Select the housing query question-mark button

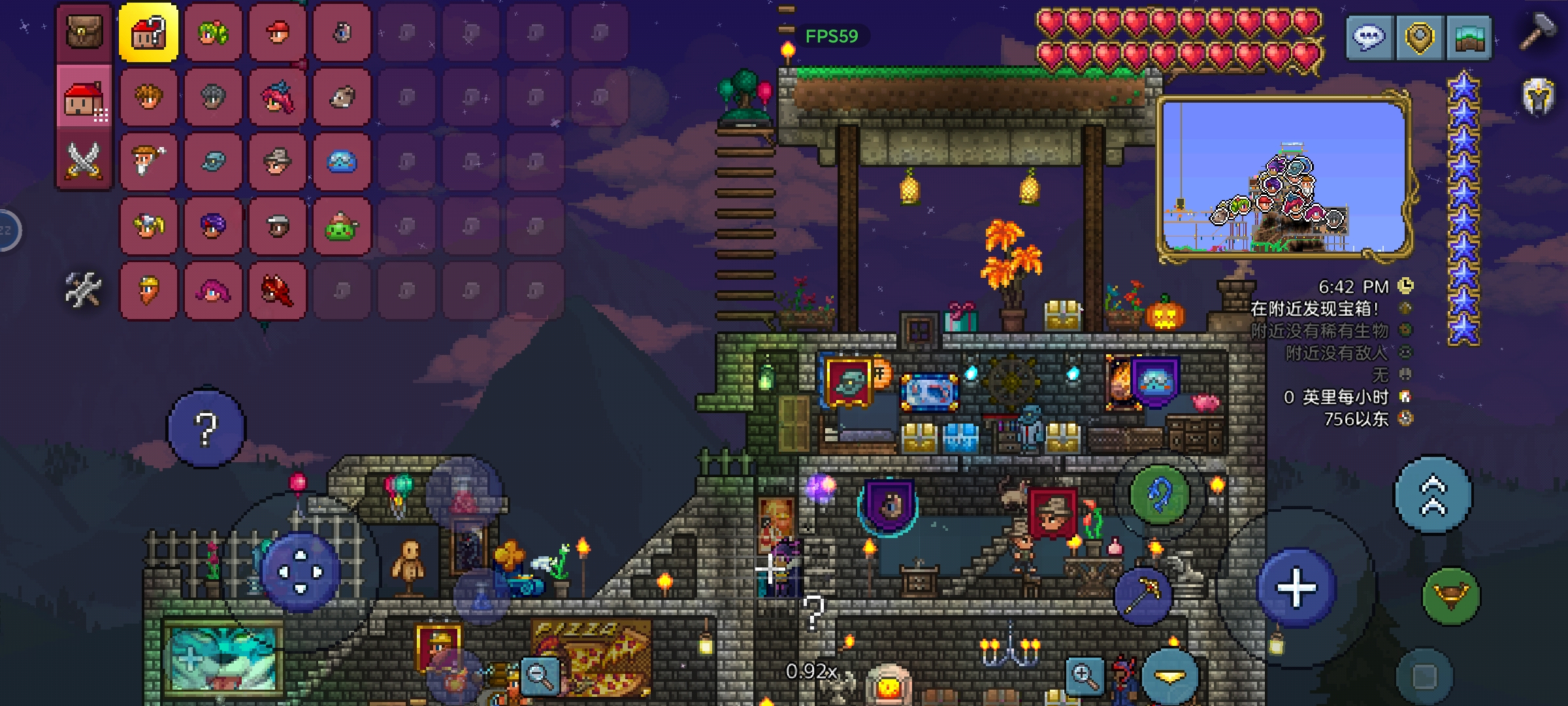tap(148, 32)
